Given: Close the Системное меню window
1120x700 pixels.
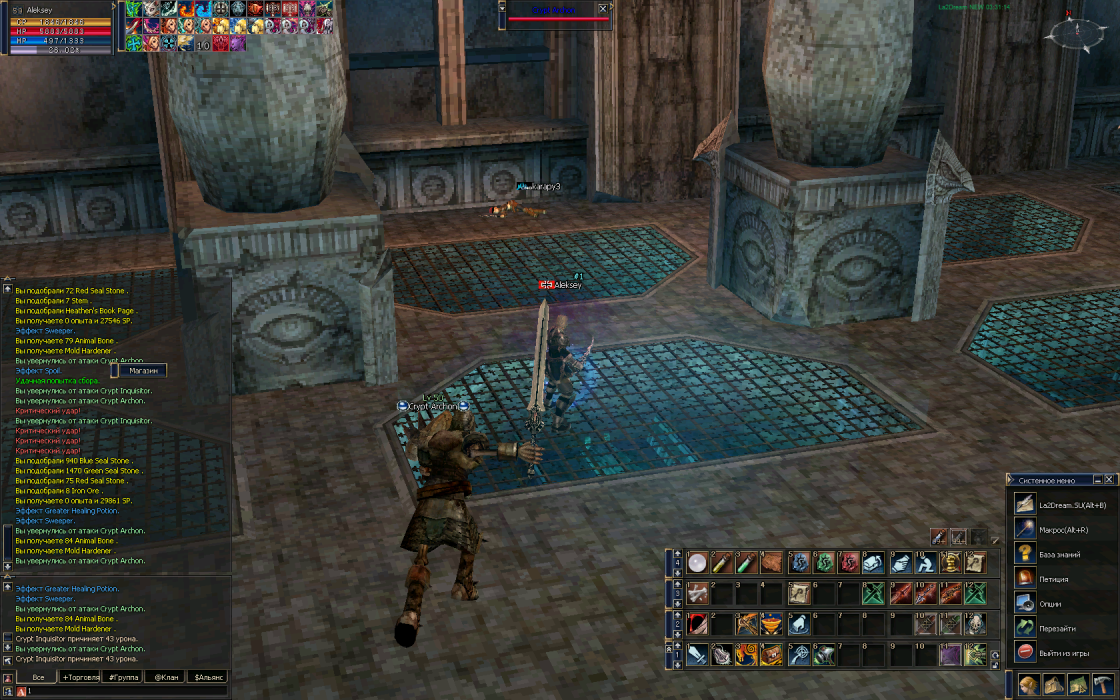Looking at the screenshot, I should pos(1109,480).
